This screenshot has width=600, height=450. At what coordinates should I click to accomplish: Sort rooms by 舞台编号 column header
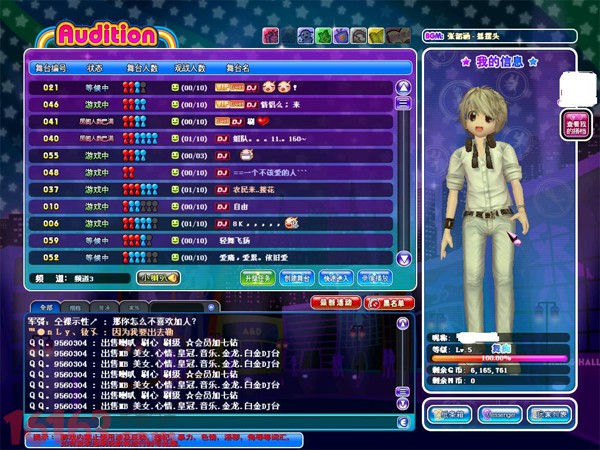coord(51,68)
